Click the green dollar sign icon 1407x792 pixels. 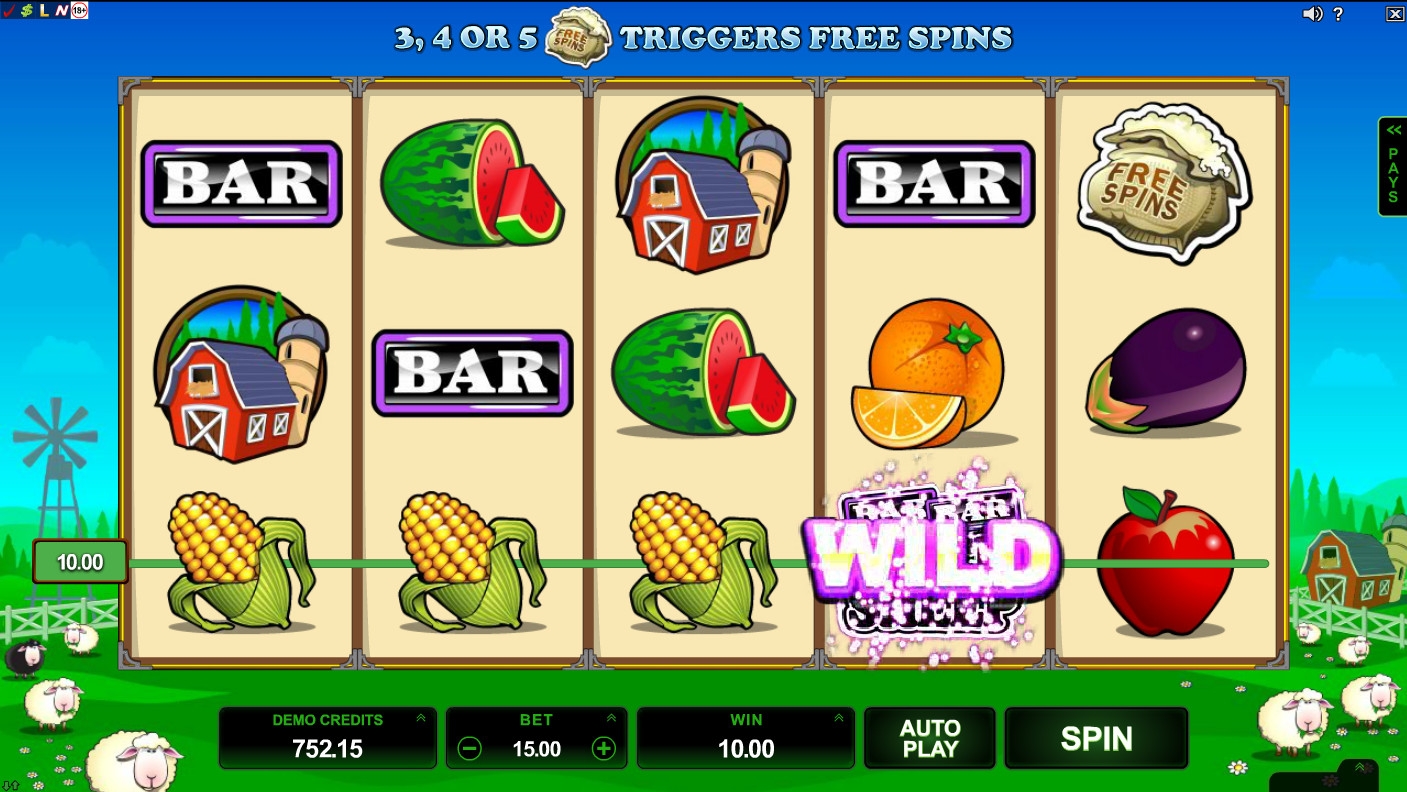click(26, 10)
